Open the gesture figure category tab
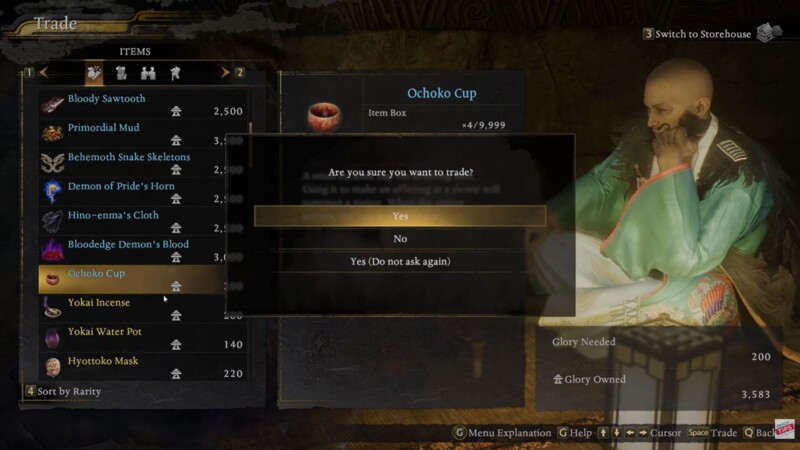This screenshot has width=800, height=450. pyautogui.click(x=175, y=72)
